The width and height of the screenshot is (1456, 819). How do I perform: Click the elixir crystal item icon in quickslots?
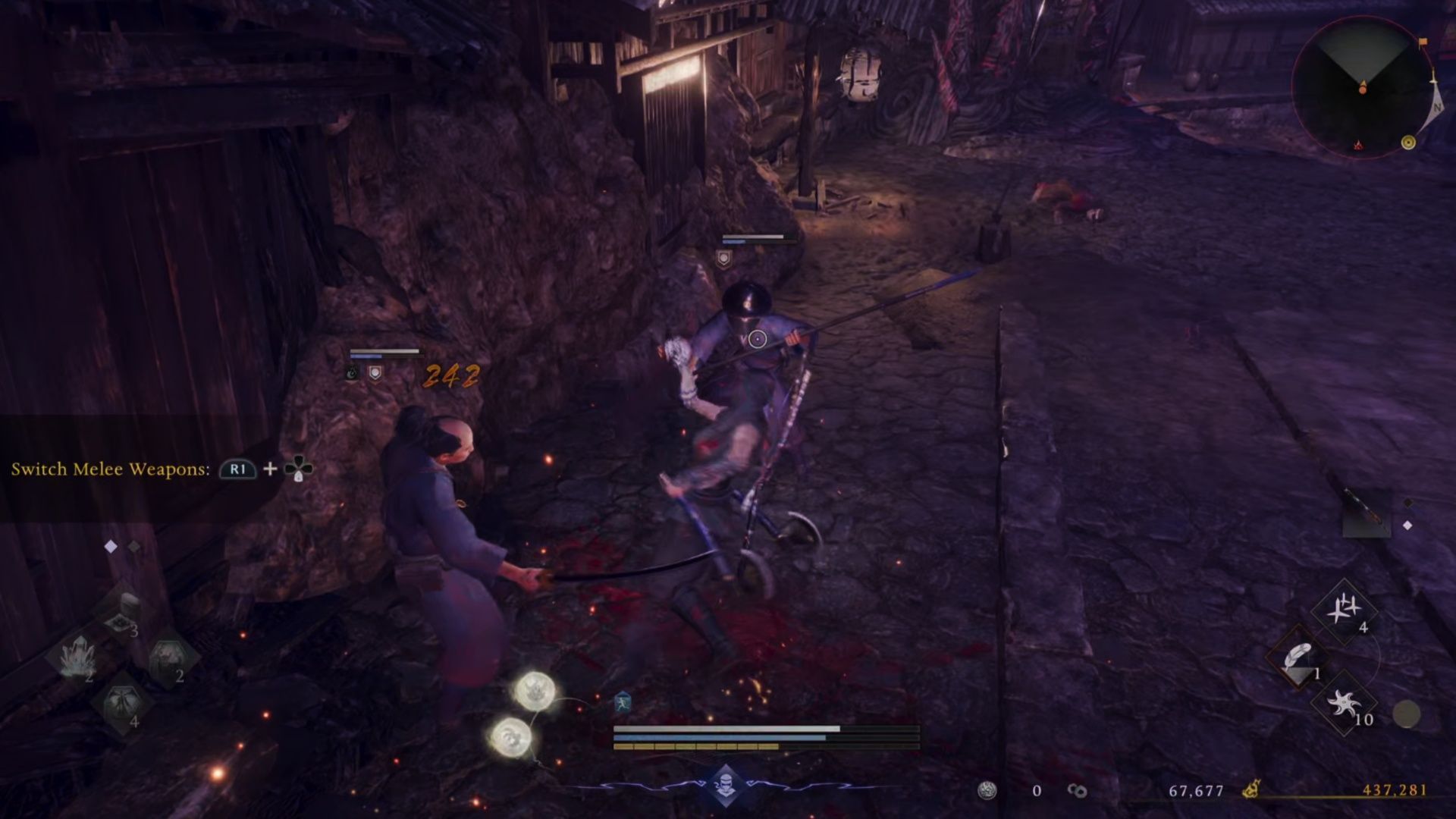pos(77,657)
